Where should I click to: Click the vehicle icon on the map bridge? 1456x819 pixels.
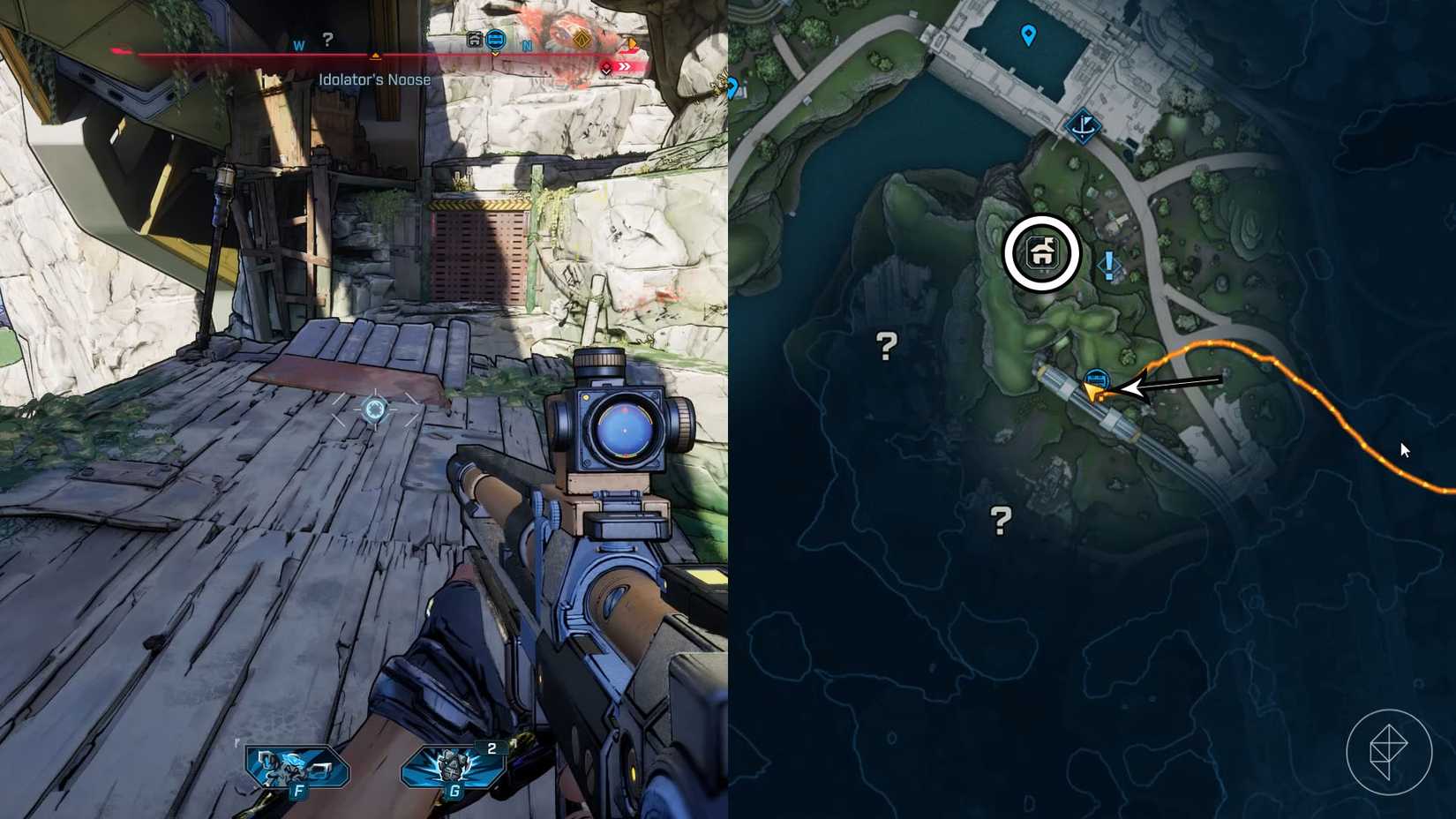pos(1098,377)
